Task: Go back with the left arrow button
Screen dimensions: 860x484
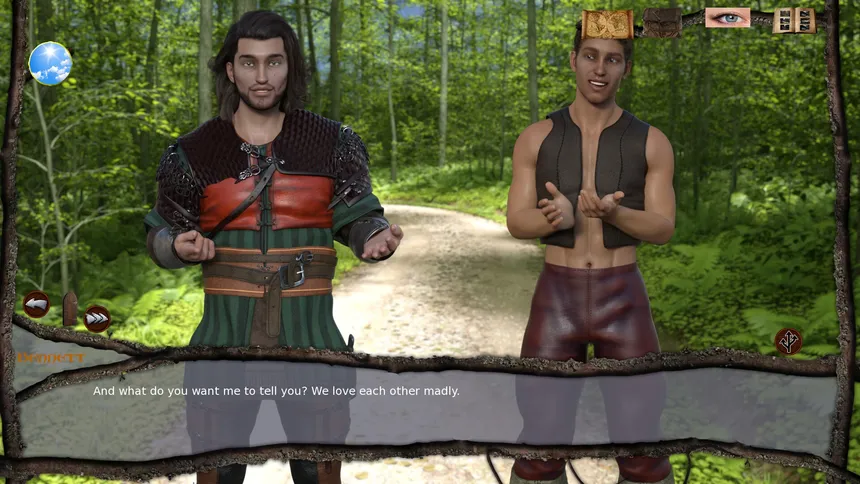Action: point(36,303)
